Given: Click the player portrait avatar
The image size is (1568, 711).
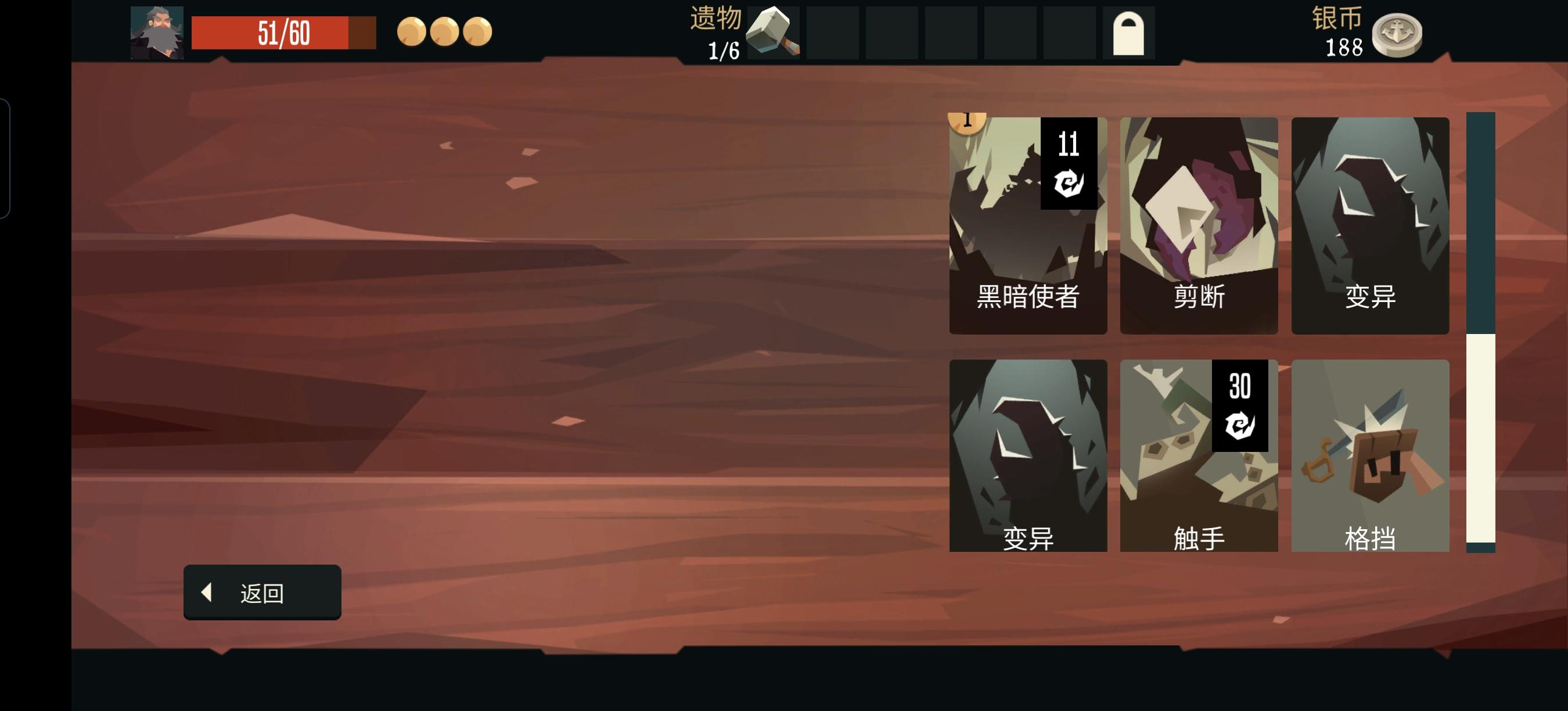Looking at the screenshot, I should coord(157,34).
